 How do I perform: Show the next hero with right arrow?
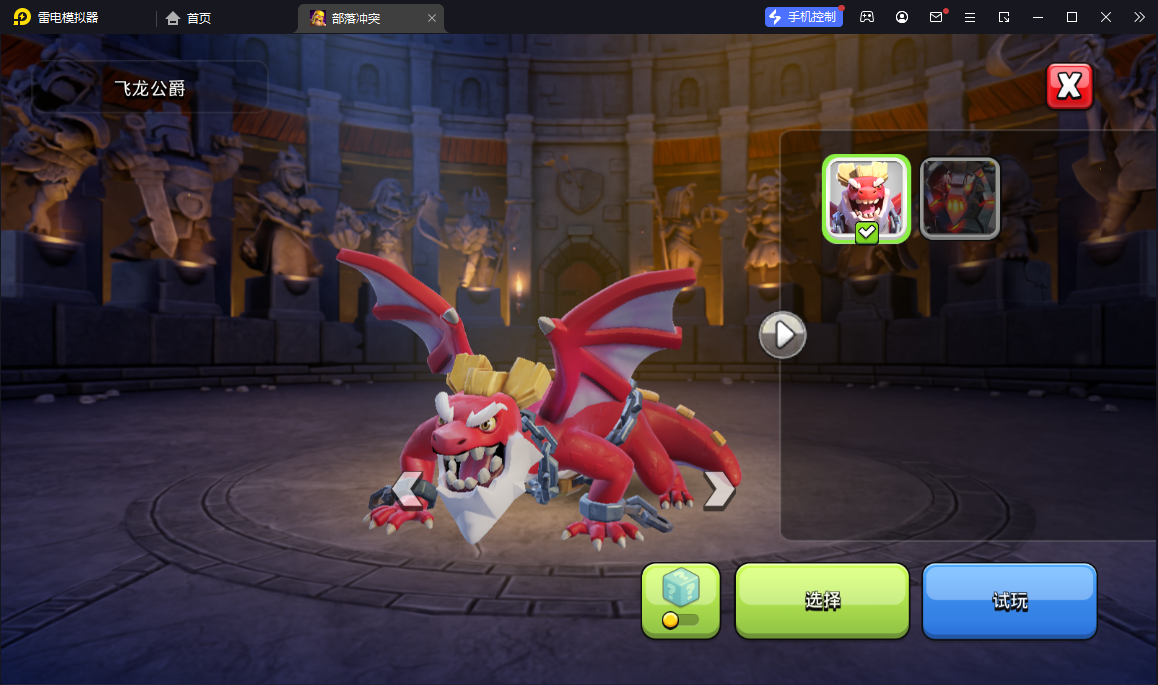click(718, 488)
